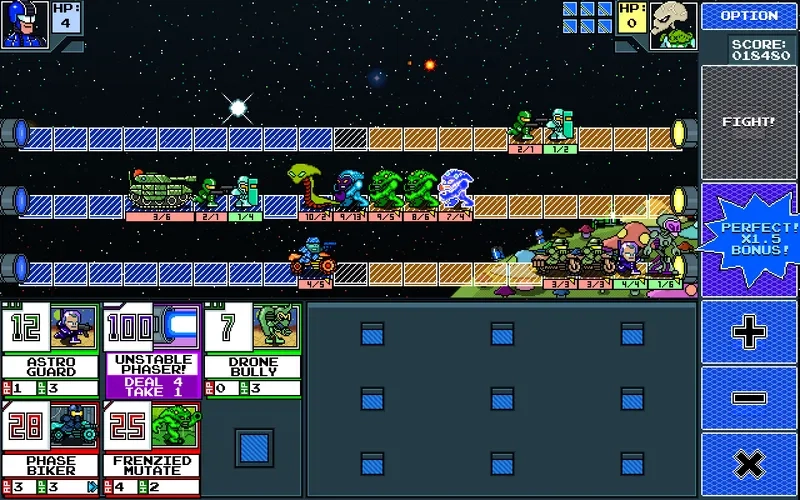Select the Phase Biker card
Screen dimensions: 800x500
pos(51,448)
